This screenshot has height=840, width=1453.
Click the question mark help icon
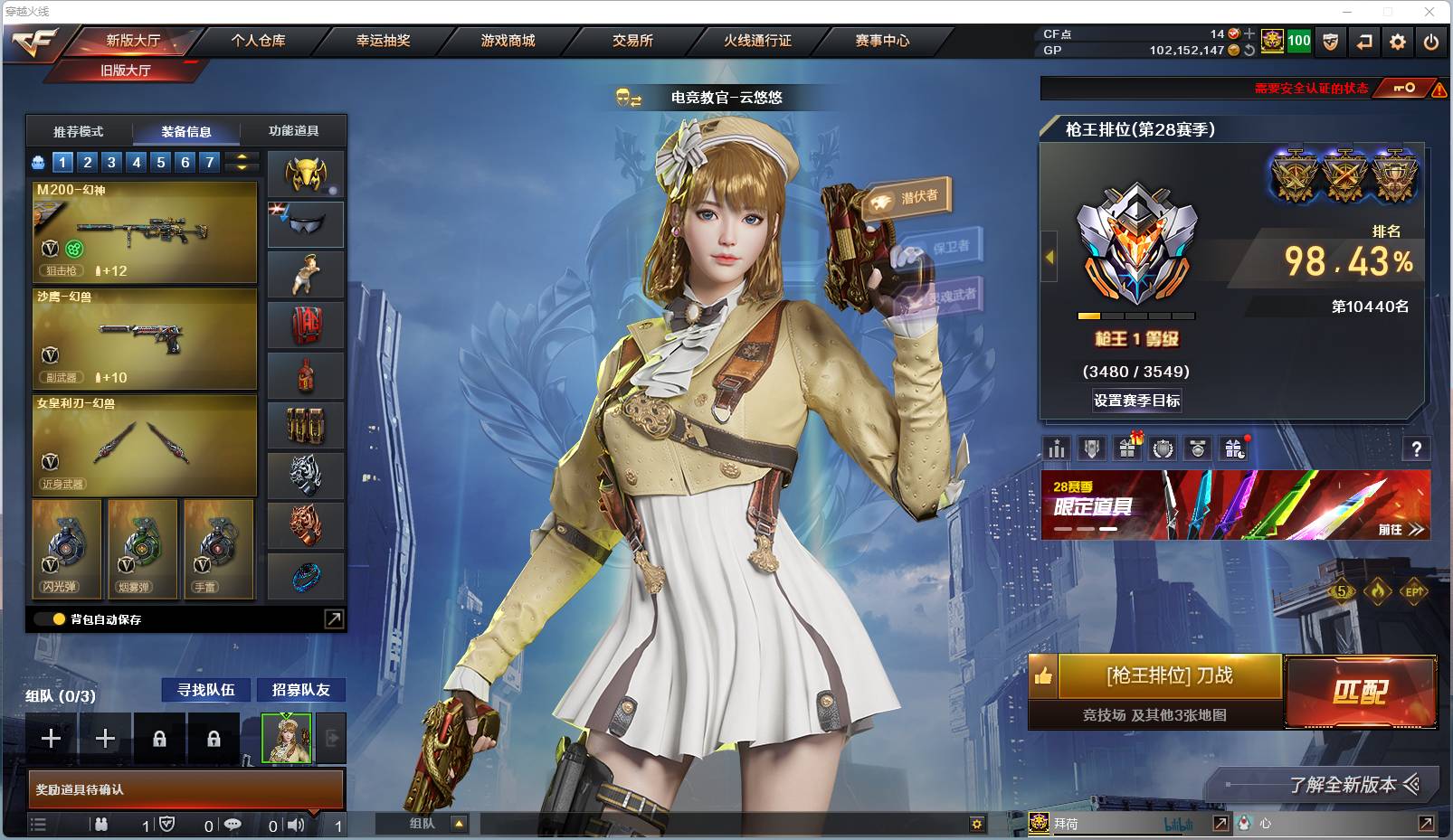(x=1419, y=447)
